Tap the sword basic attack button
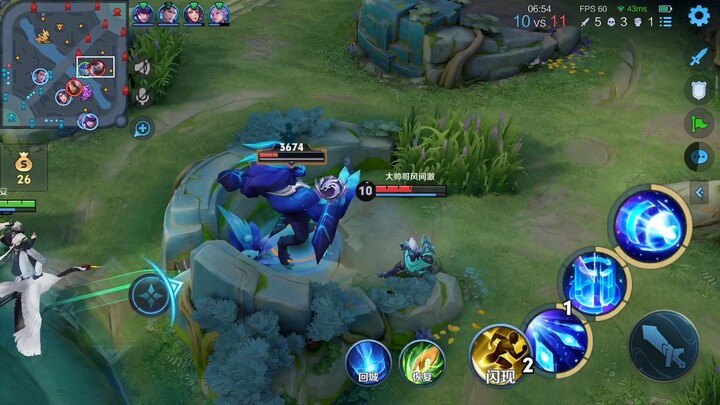The image size is (720, 405). point(663,346)
